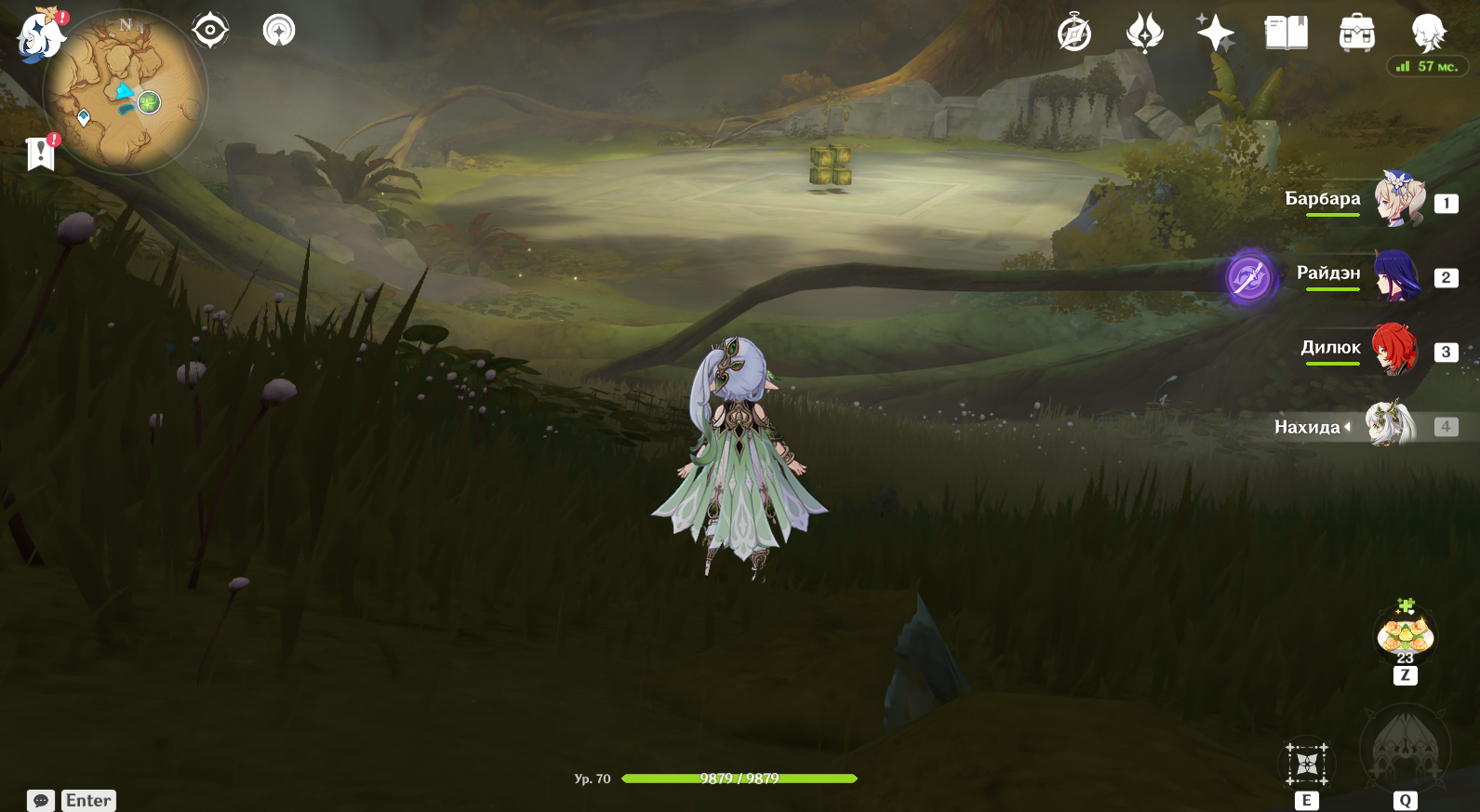Switch to party member Райдэн

pos(1396,275)
